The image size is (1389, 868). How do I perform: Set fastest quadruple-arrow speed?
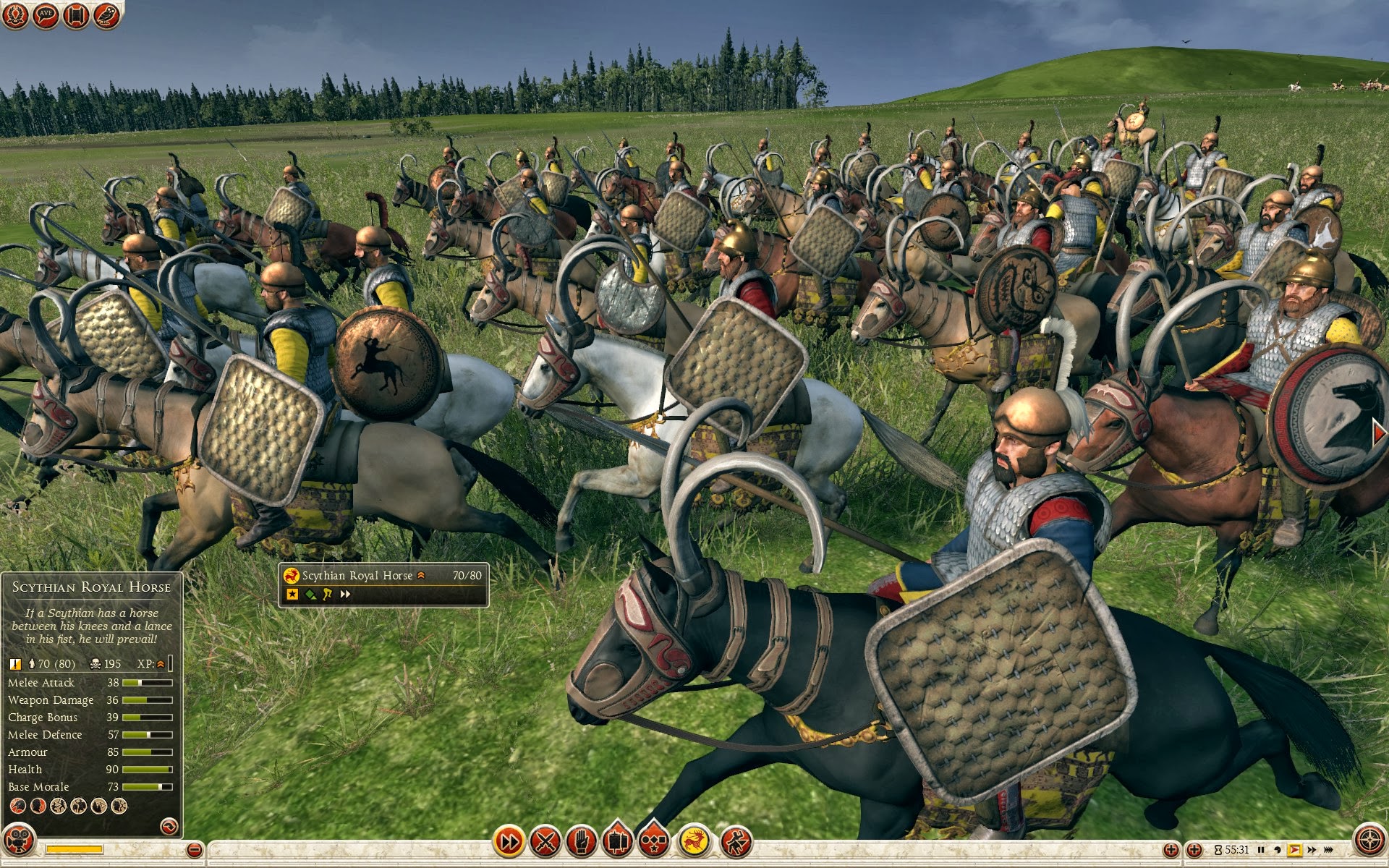tap(1330, 850)
